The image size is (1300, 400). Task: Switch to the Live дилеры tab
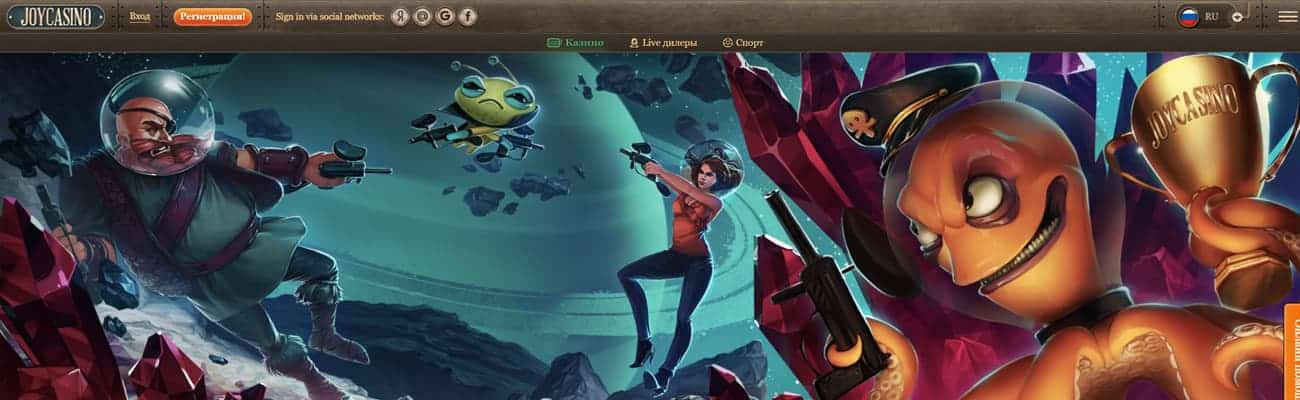[661, 43]
